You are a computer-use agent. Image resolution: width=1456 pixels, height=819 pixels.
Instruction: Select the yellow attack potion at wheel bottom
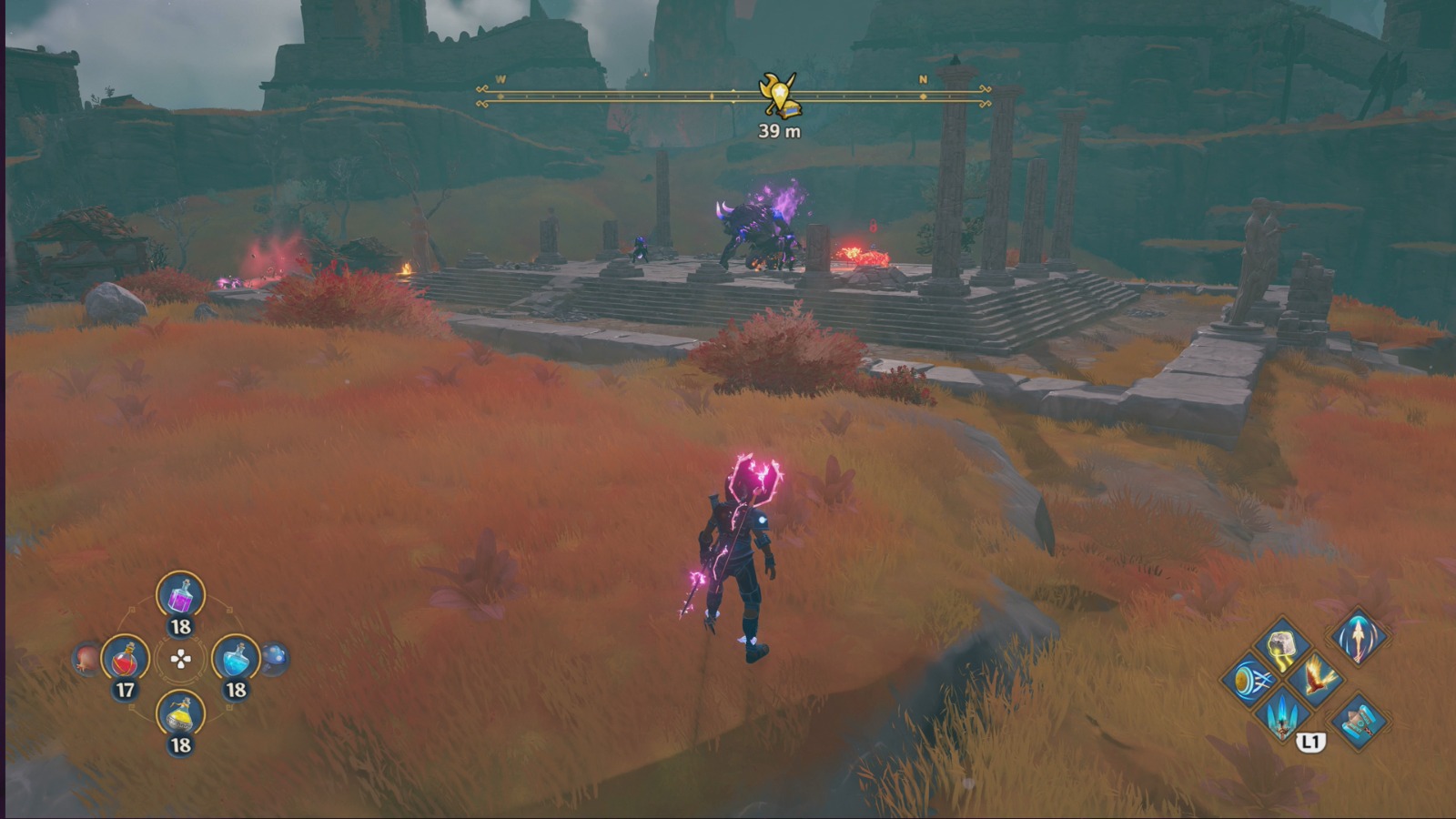[179, 715]
